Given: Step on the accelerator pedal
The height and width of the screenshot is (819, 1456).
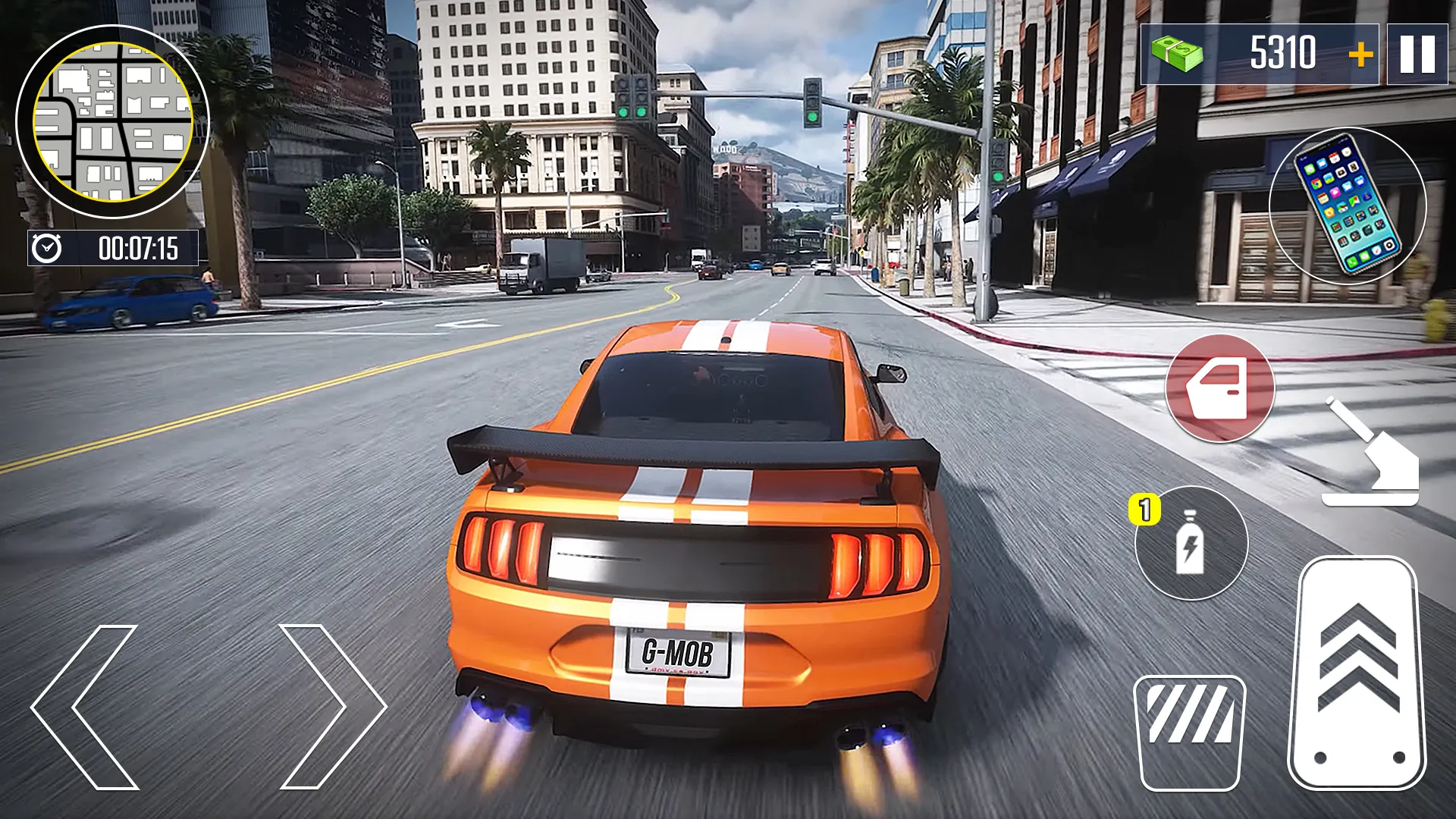Looking at the screenshot, I should point(1357,673).
